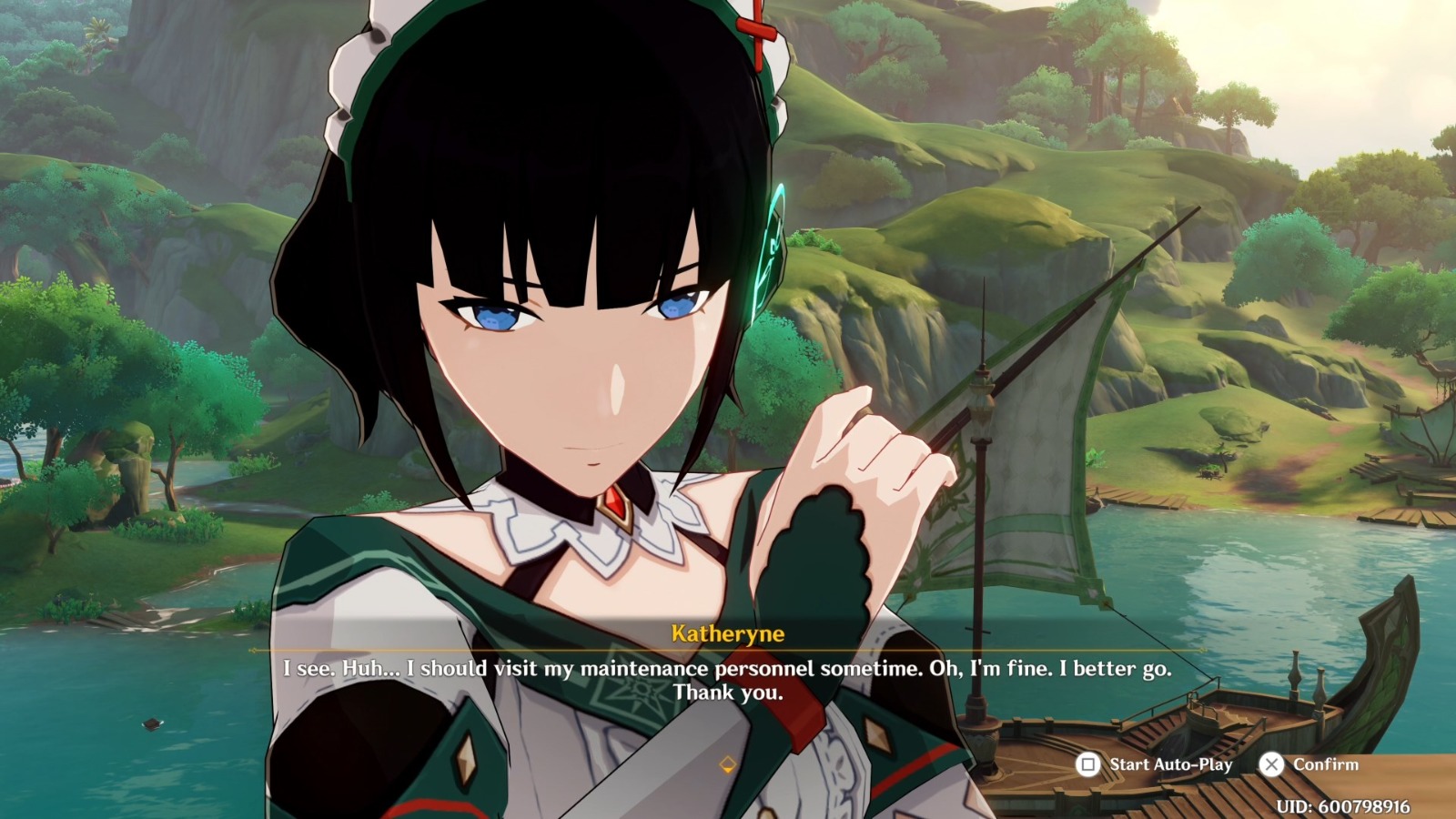
Task: Advance dialogue via the orange continue diamond
Action: 727,764
